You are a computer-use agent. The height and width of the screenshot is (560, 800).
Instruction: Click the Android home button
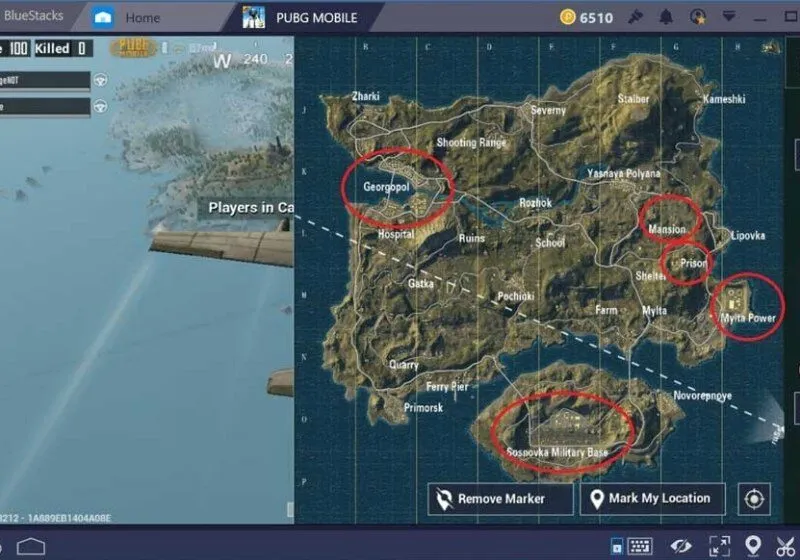pos(31,546)
